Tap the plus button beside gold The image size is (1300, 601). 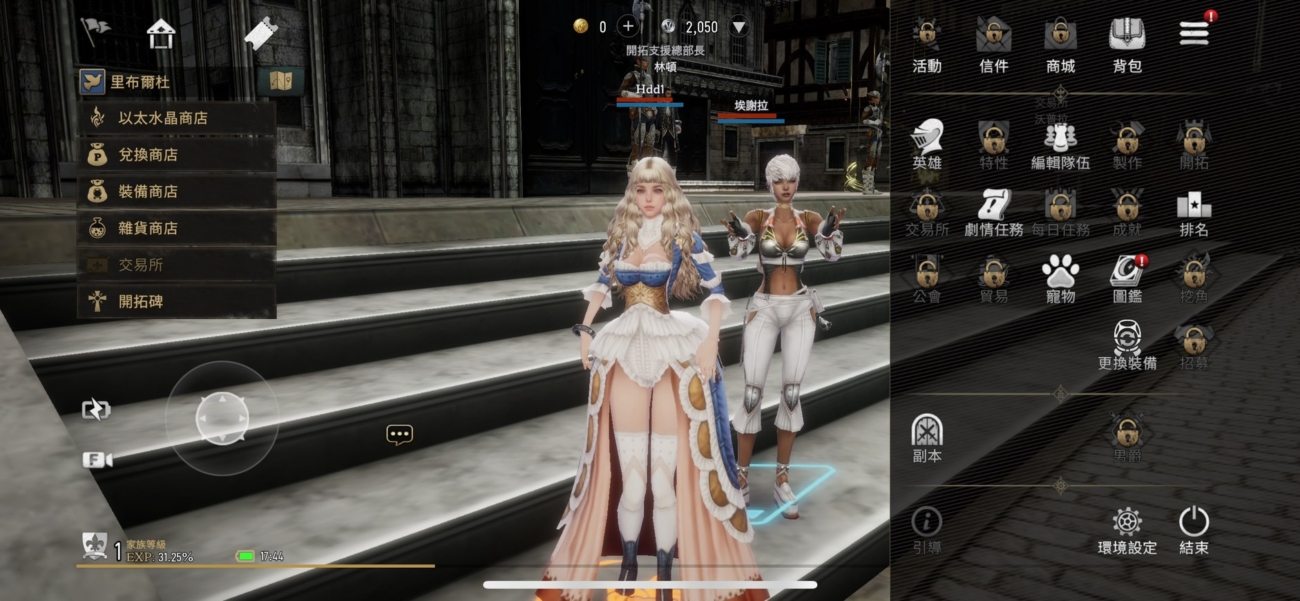click(629, 26)
